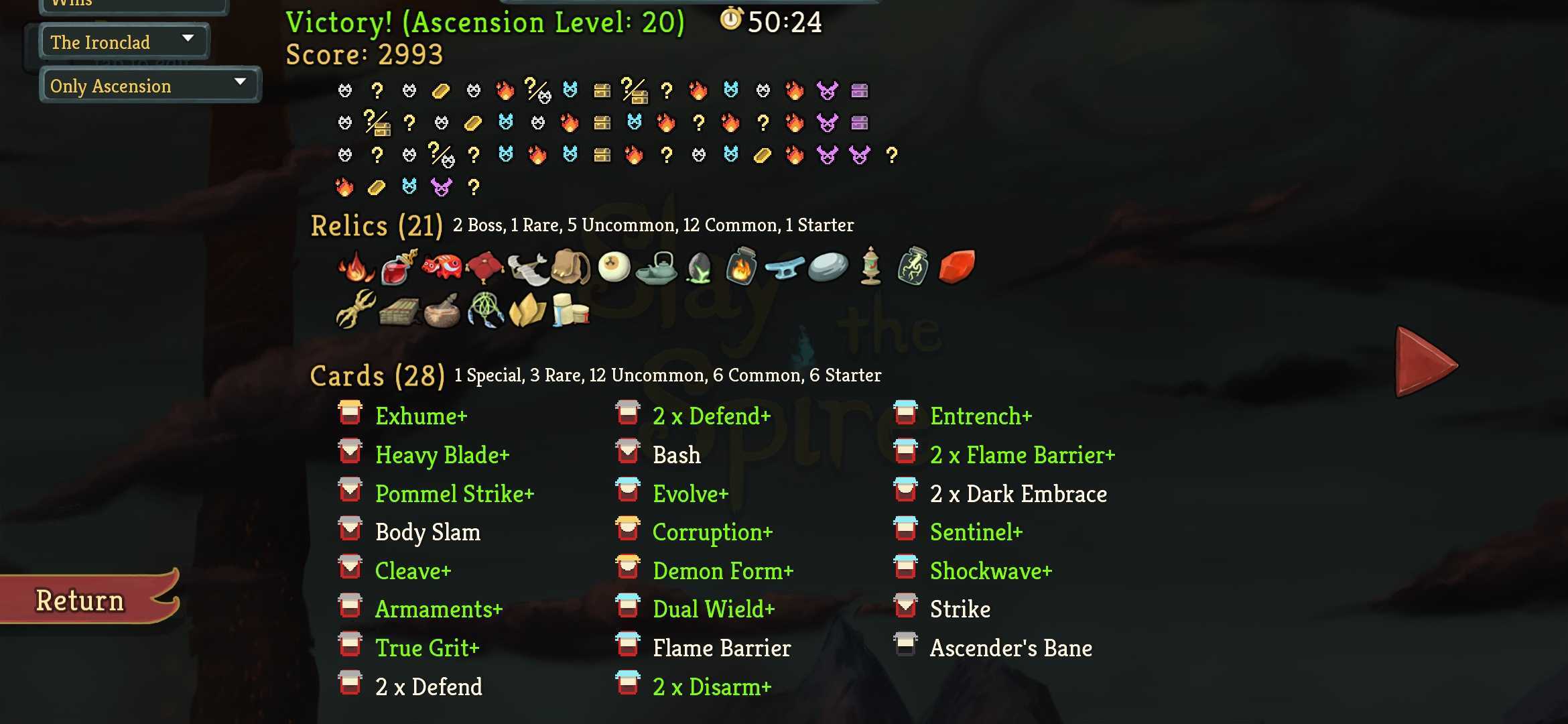
Task: Click the eyeball relic icon
Action: (616, 267)
